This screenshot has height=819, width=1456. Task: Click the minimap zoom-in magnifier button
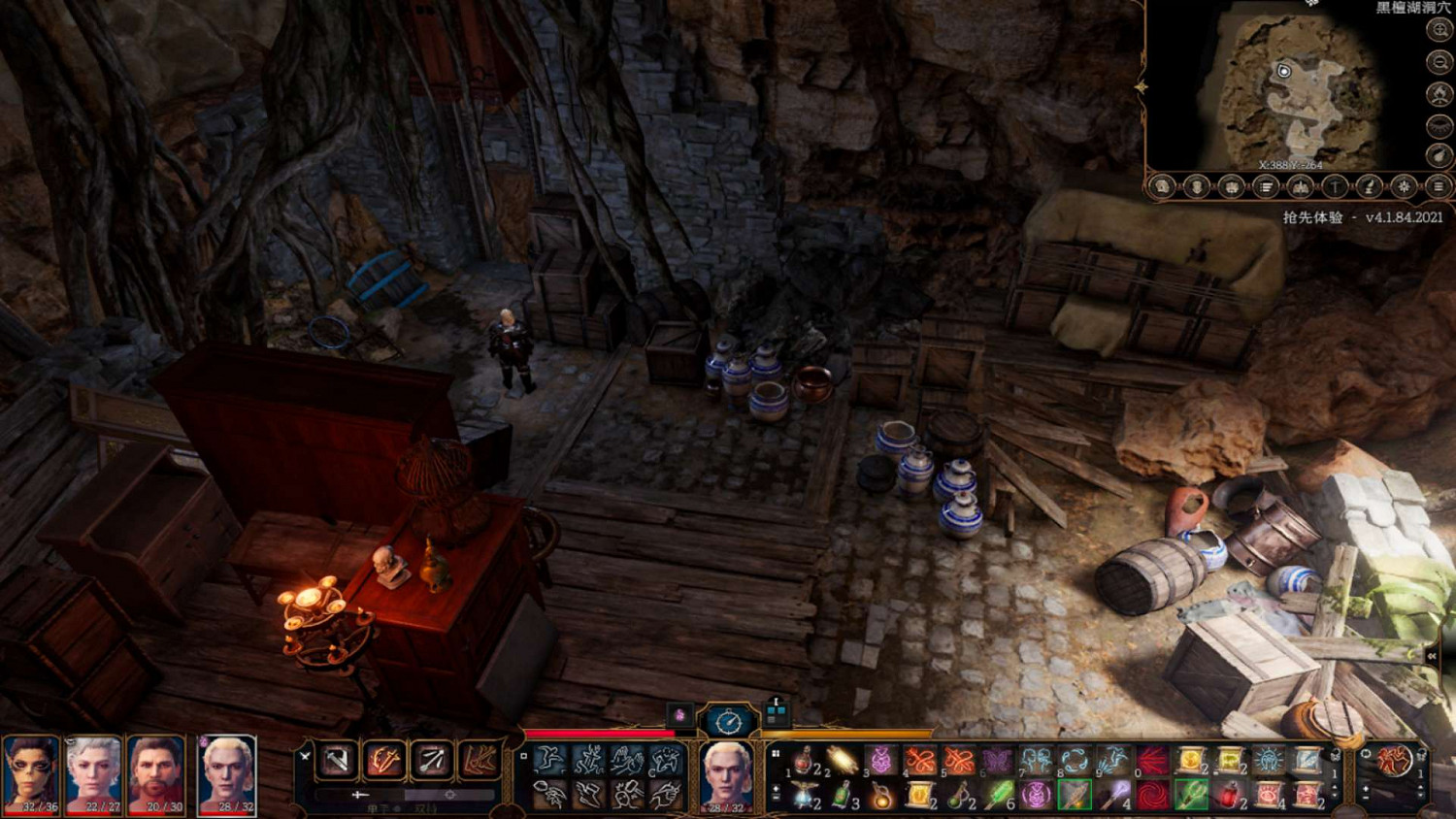(x=1439, y=30)
